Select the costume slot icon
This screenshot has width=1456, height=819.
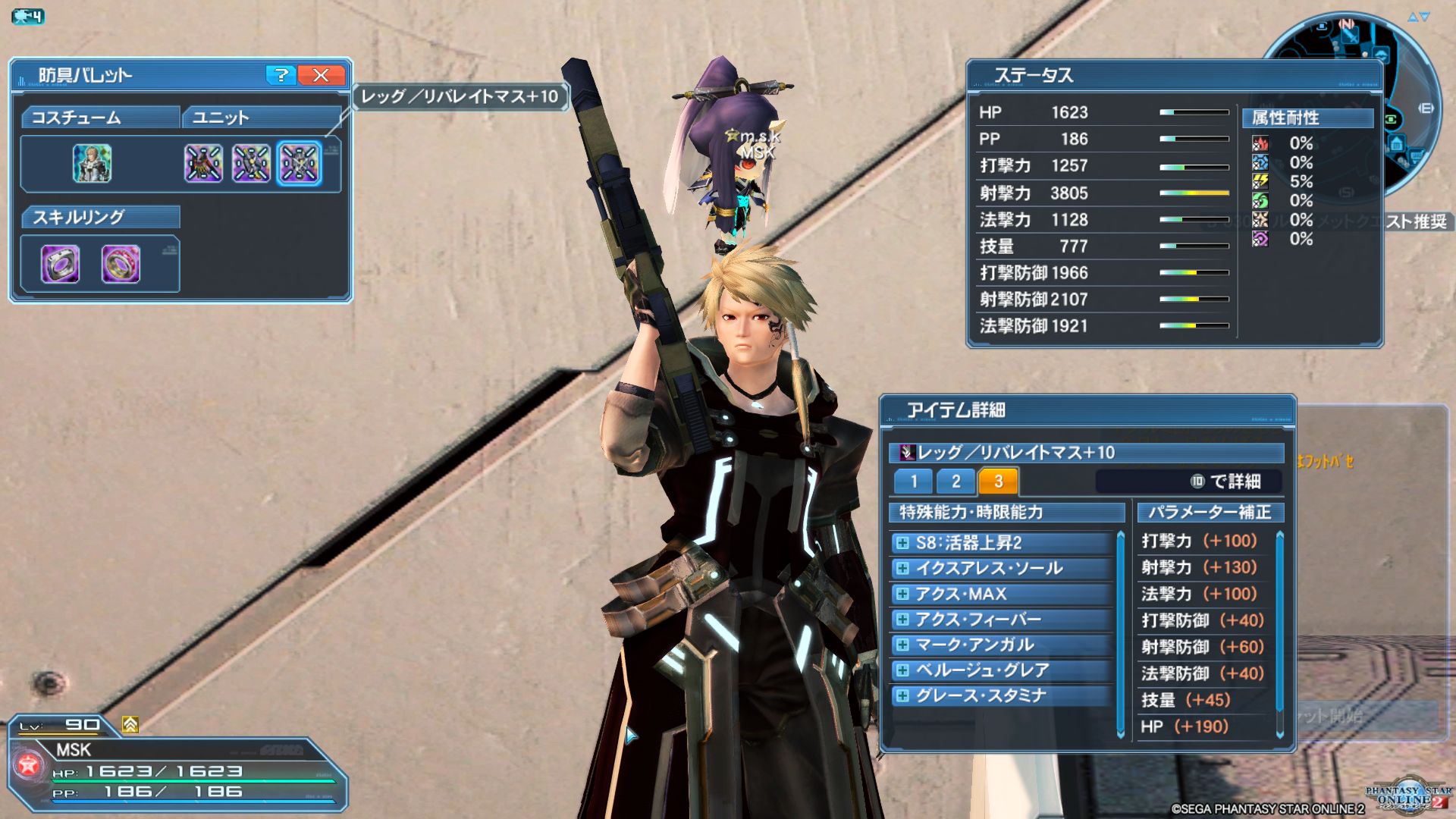tap(92, 164)
